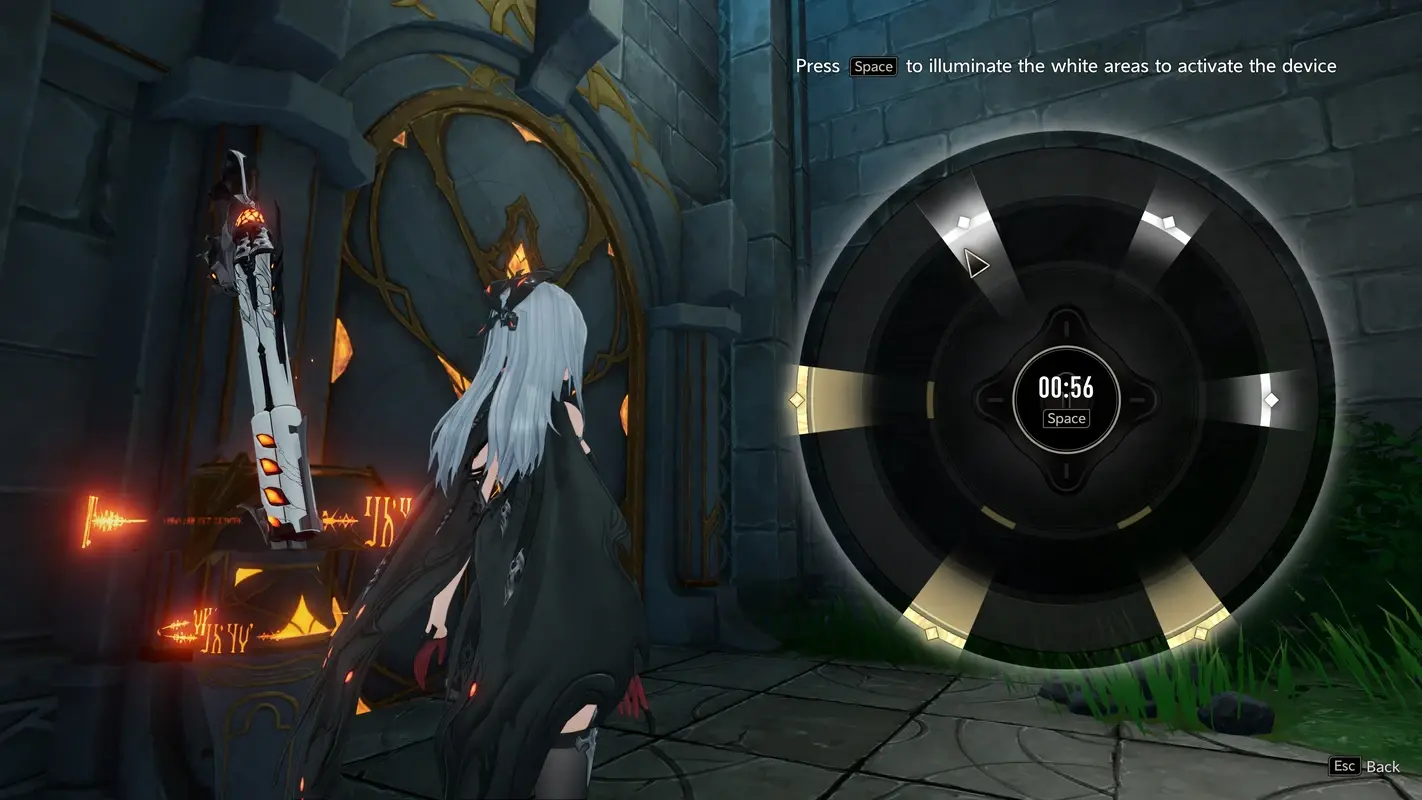Click the central Space activation hub
This screenshot has width=1422, height=800.
pos(1065,398)
